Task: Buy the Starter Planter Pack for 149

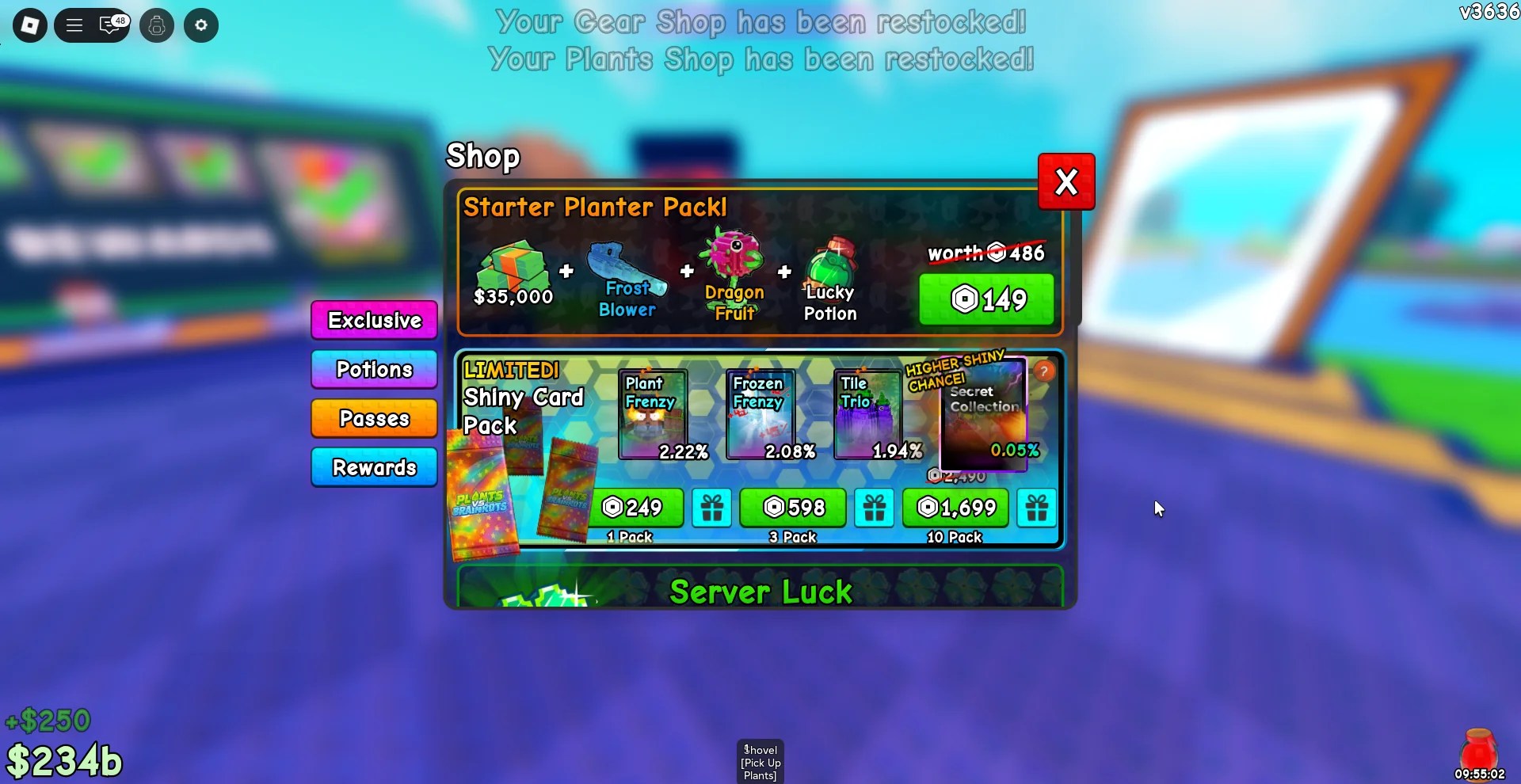Action: pyautogui.click(x=986, y=299)
